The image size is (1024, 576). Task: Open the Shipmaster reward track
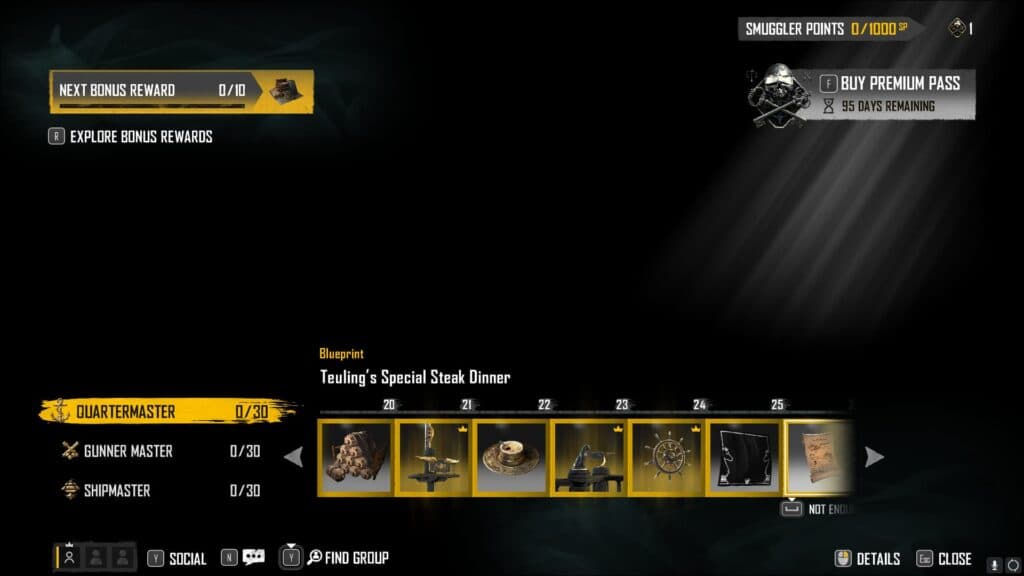(x=160, y=490)
